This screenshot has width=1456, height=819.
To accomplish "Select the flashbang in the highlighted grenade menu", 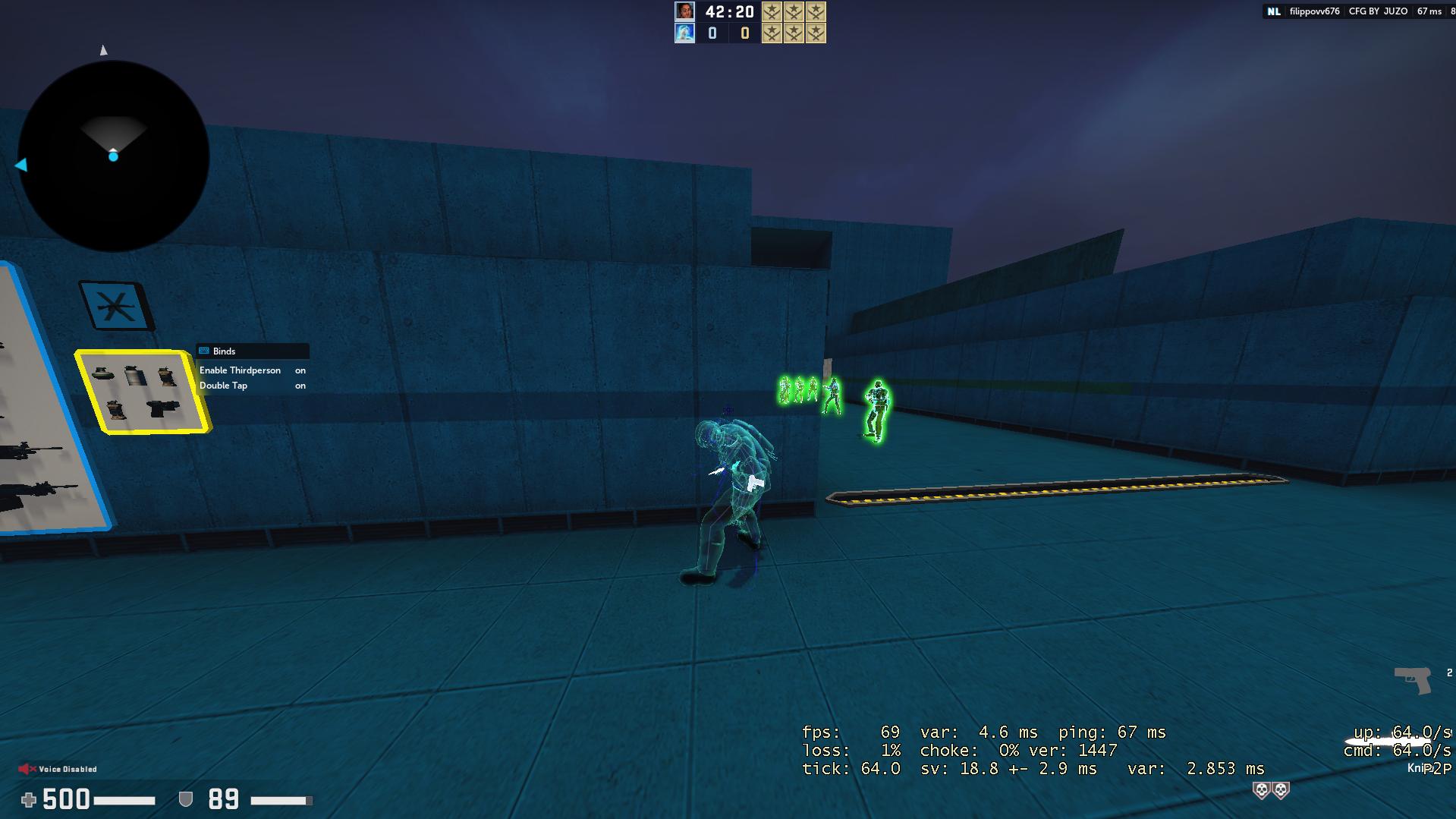I will pyautogui.click(x=165, y=376).
